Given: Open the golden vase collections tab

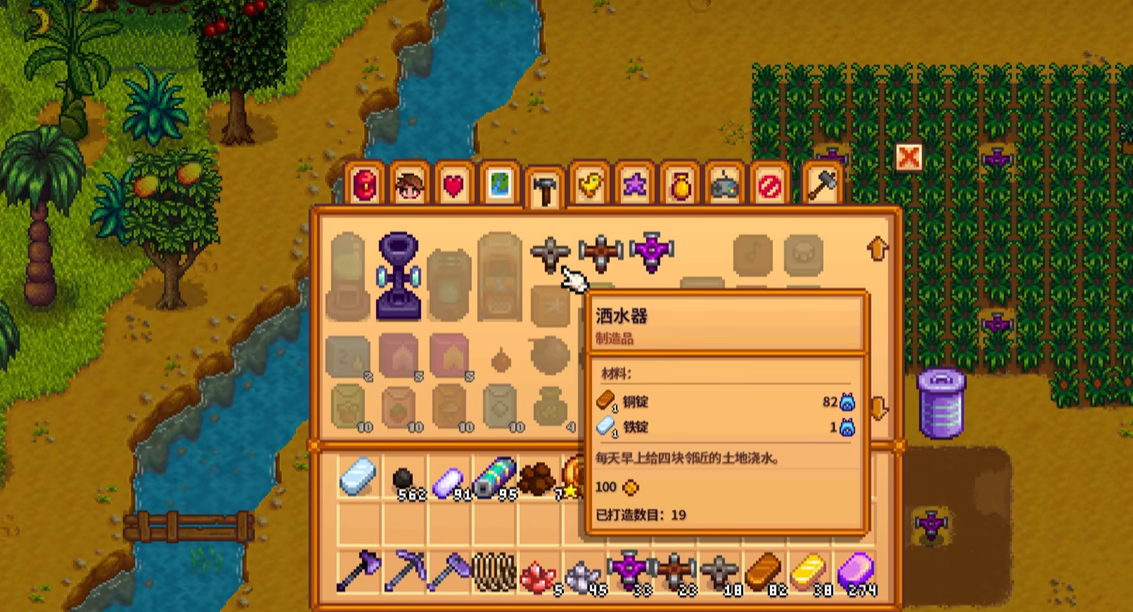Looking at the screenshot, I should 680,186.
